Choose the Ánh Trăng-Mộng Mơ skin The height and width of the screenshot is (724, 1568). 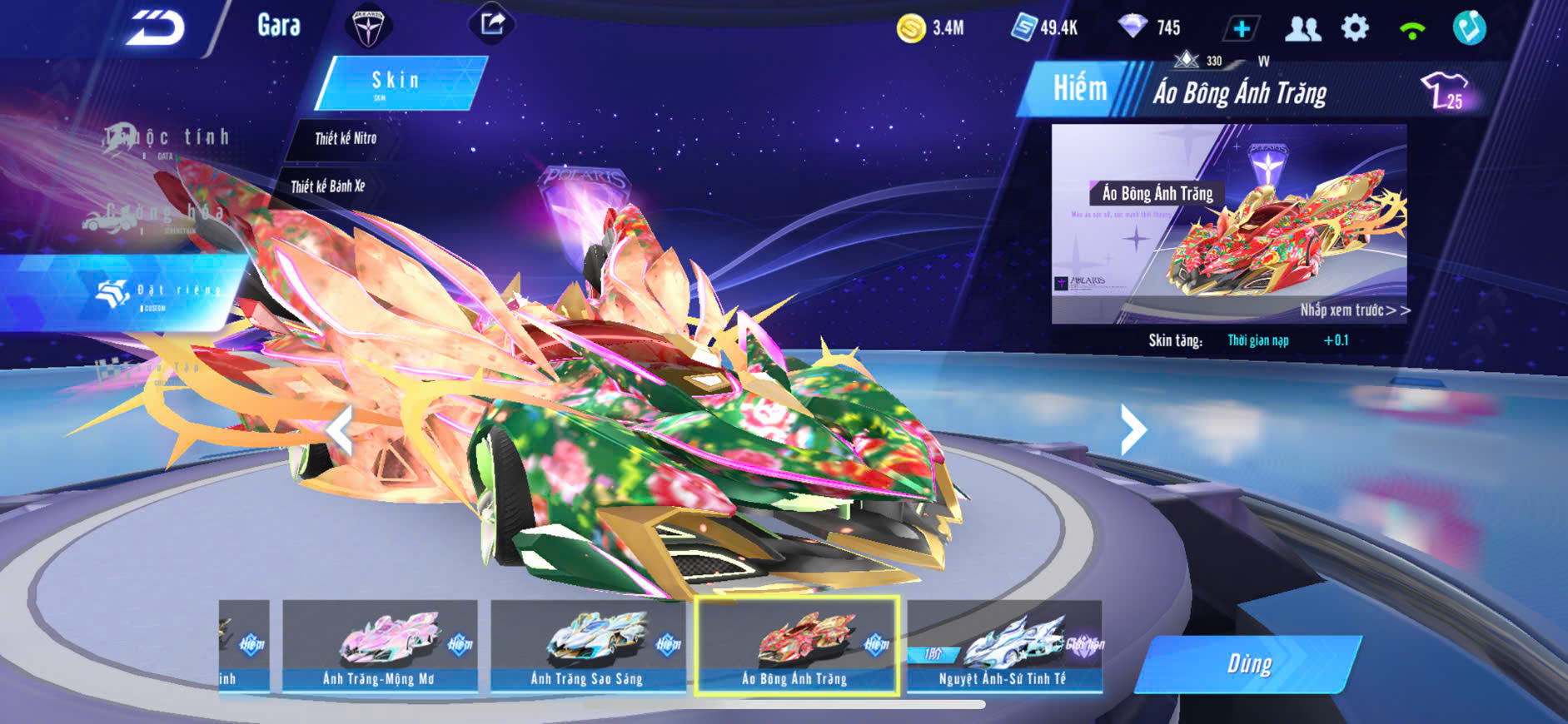(380, 646)
